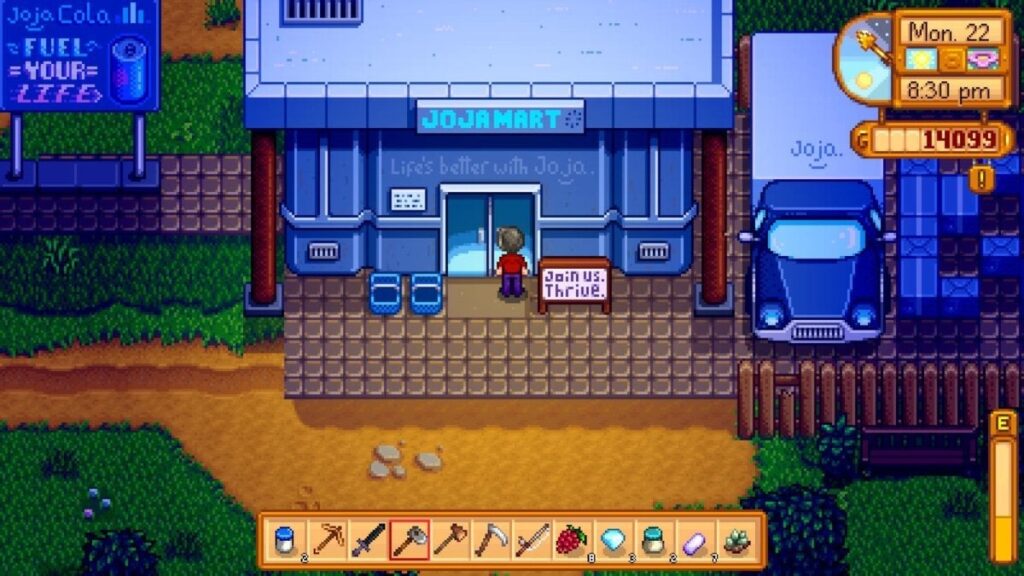Viewport: 1024px width, 576px height.
Task: Equip the pickaxe from the hotbar
Action: pyautogui.click(x=326, y=540)
